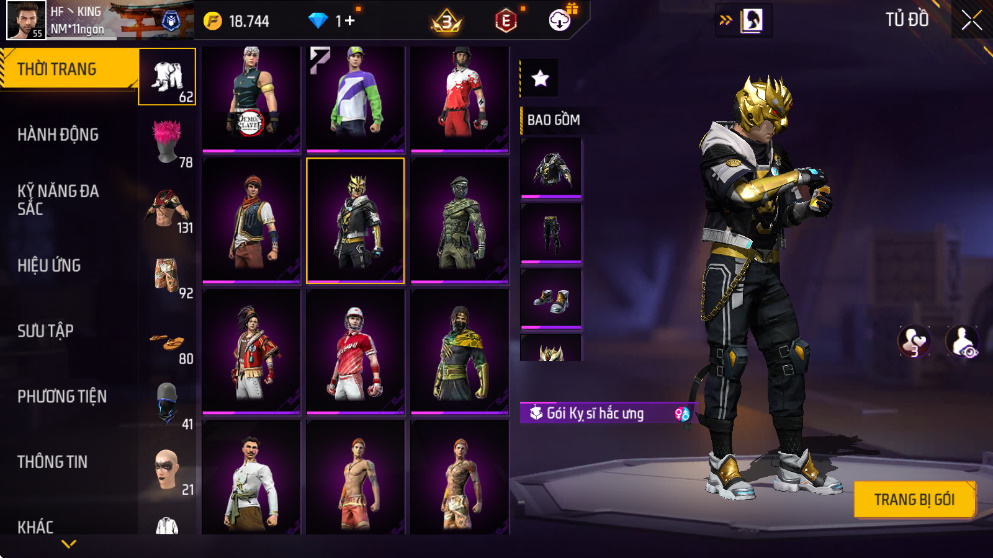This screenshot has height=558, width=993.
Task: Click the TRANG BỊ GÓI button
Action: 914,499
